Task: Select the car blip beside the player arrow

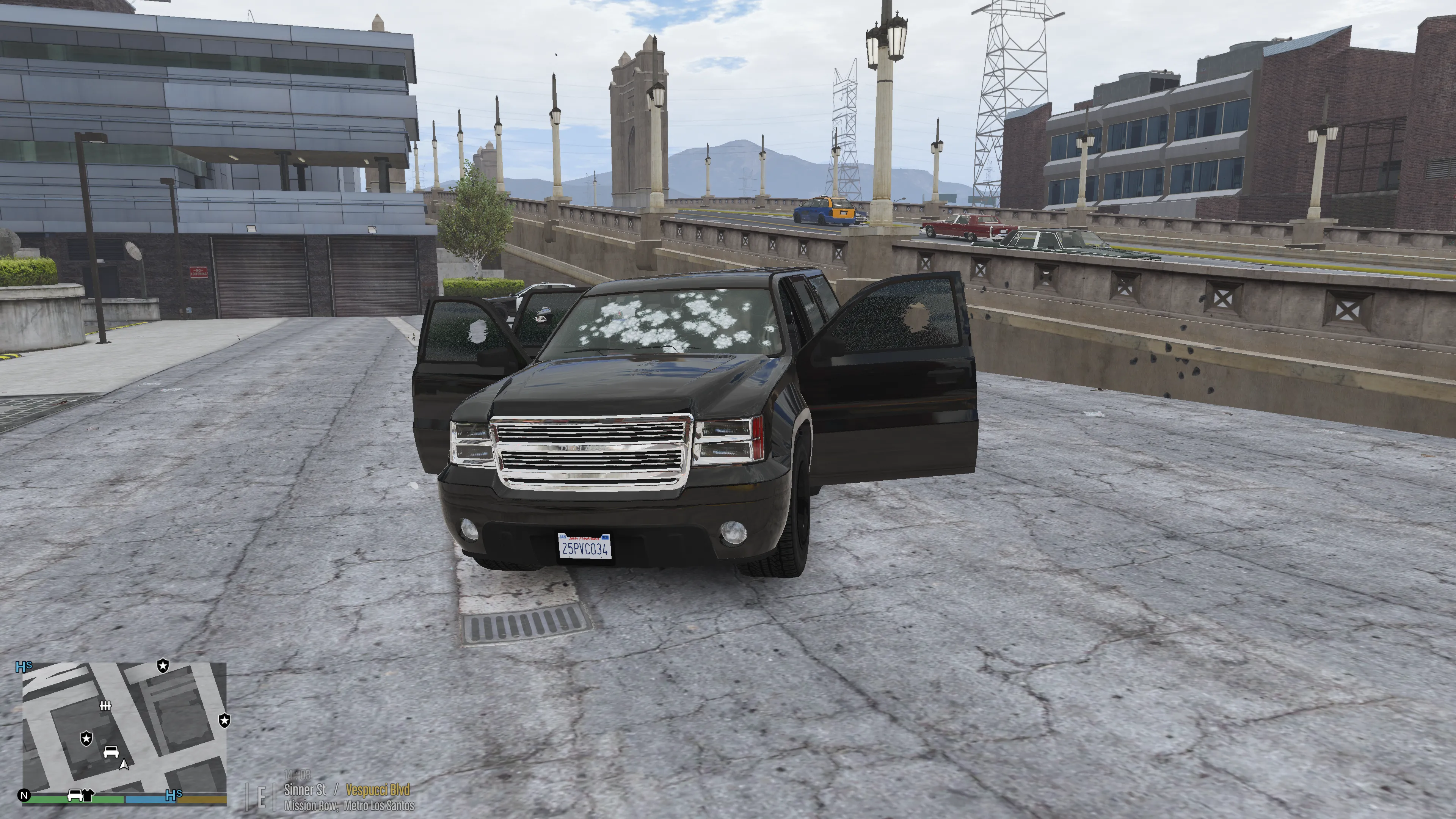Action: [111, 752]
